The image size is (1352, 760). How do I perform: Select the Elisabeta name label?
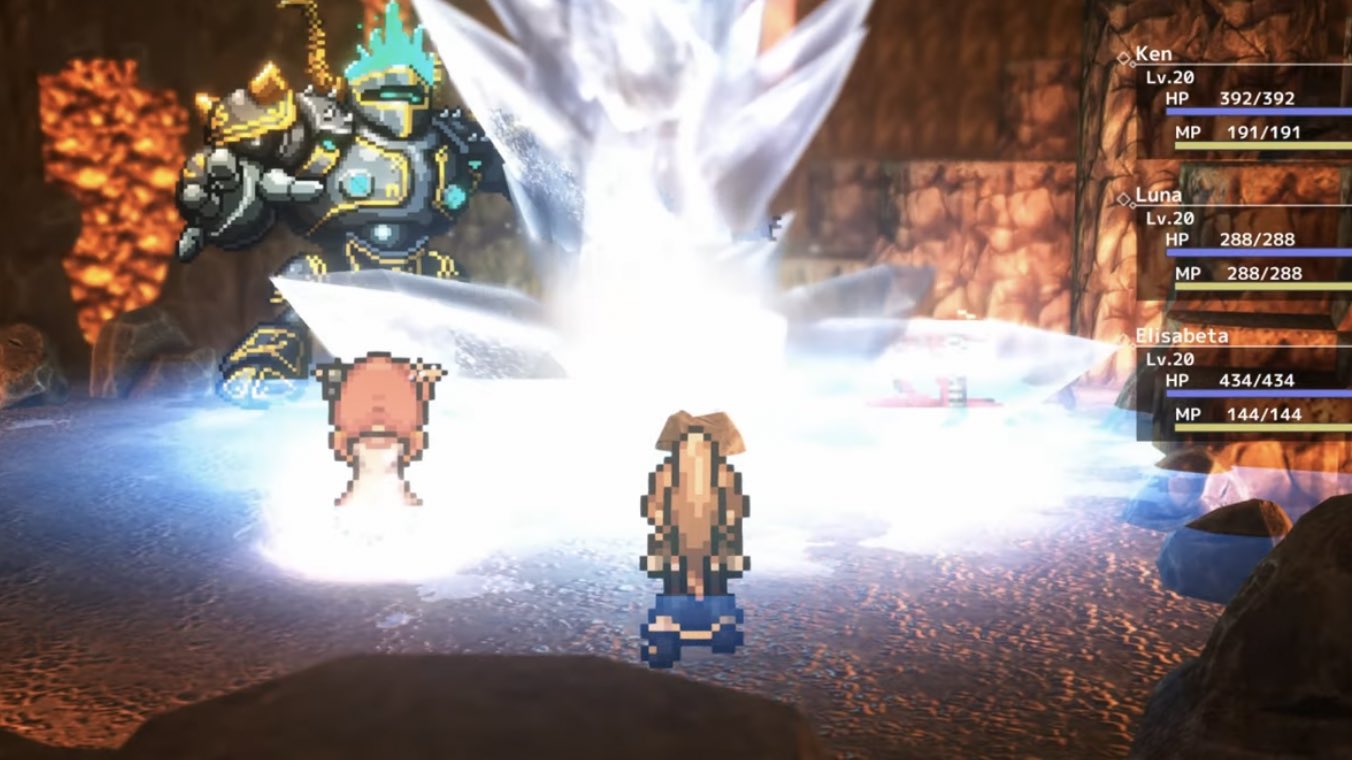pyautogui.click(x=1183, y=335)
